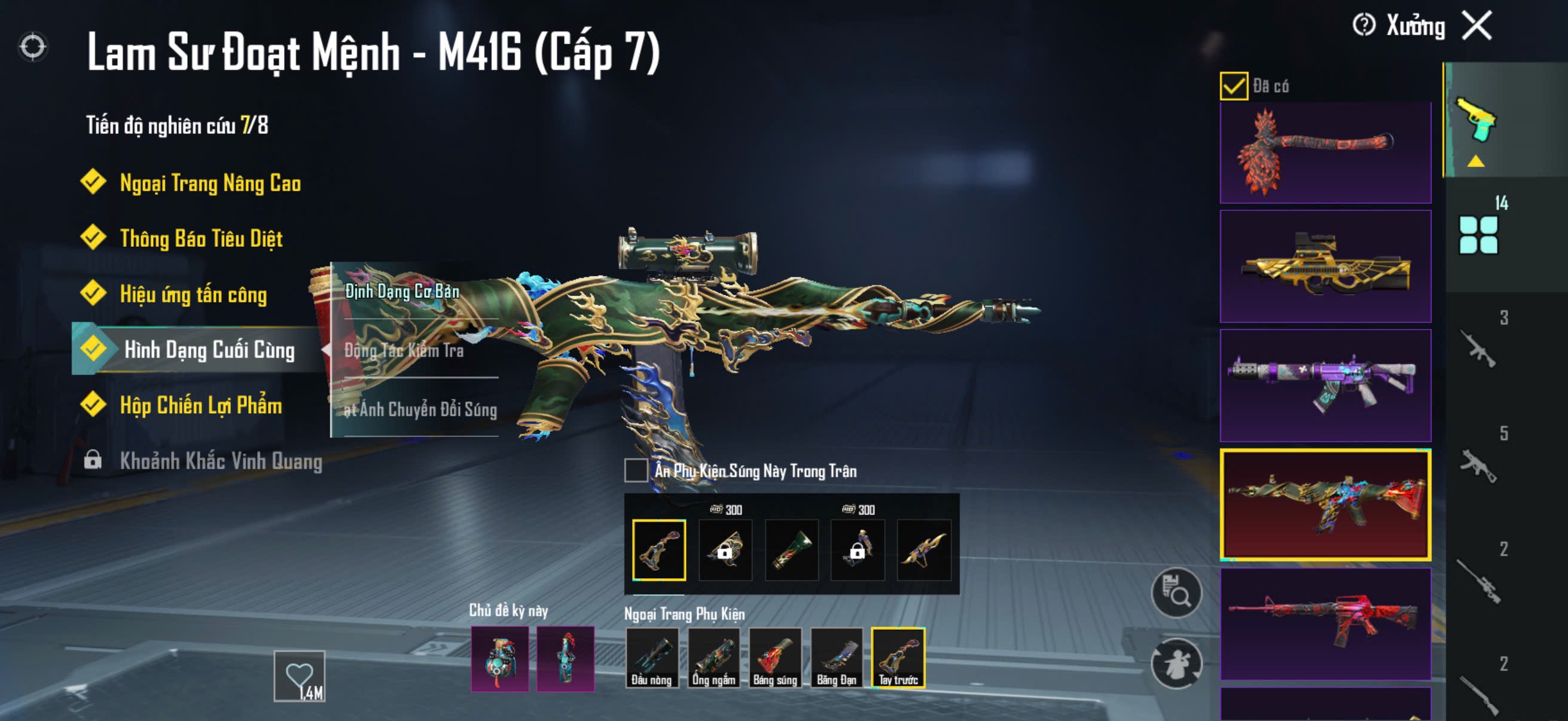Image resolution: width=1568 pixels, height=721 pixels.
Task: Select Thông Báo Tiêu Diệt upgrade
Action: point(201,238)
